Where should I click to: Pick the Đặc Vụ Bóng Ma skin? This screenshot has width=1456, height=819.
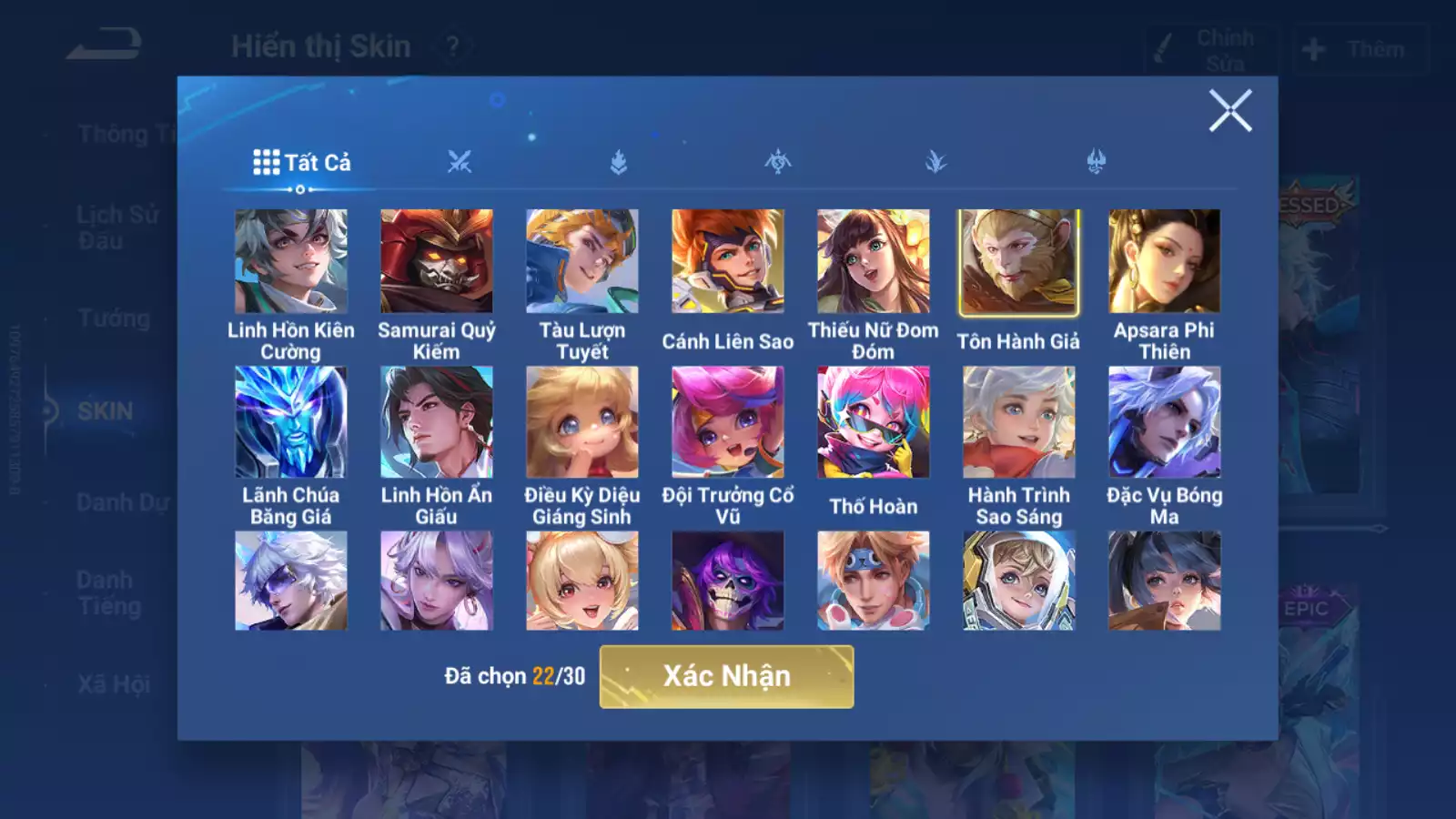coord(1165,422)
